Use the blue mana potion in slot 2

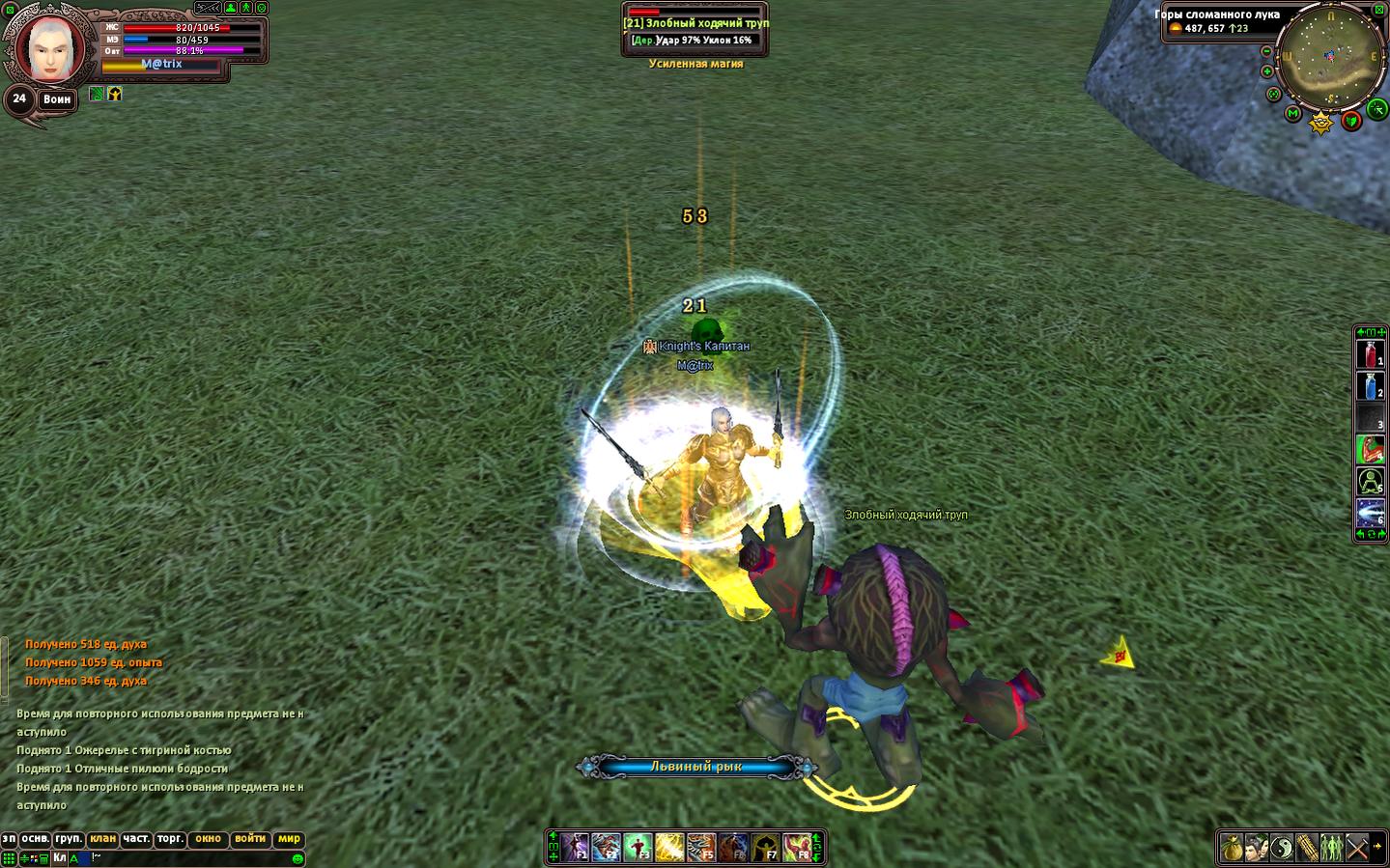click(x=1371, y=387)
